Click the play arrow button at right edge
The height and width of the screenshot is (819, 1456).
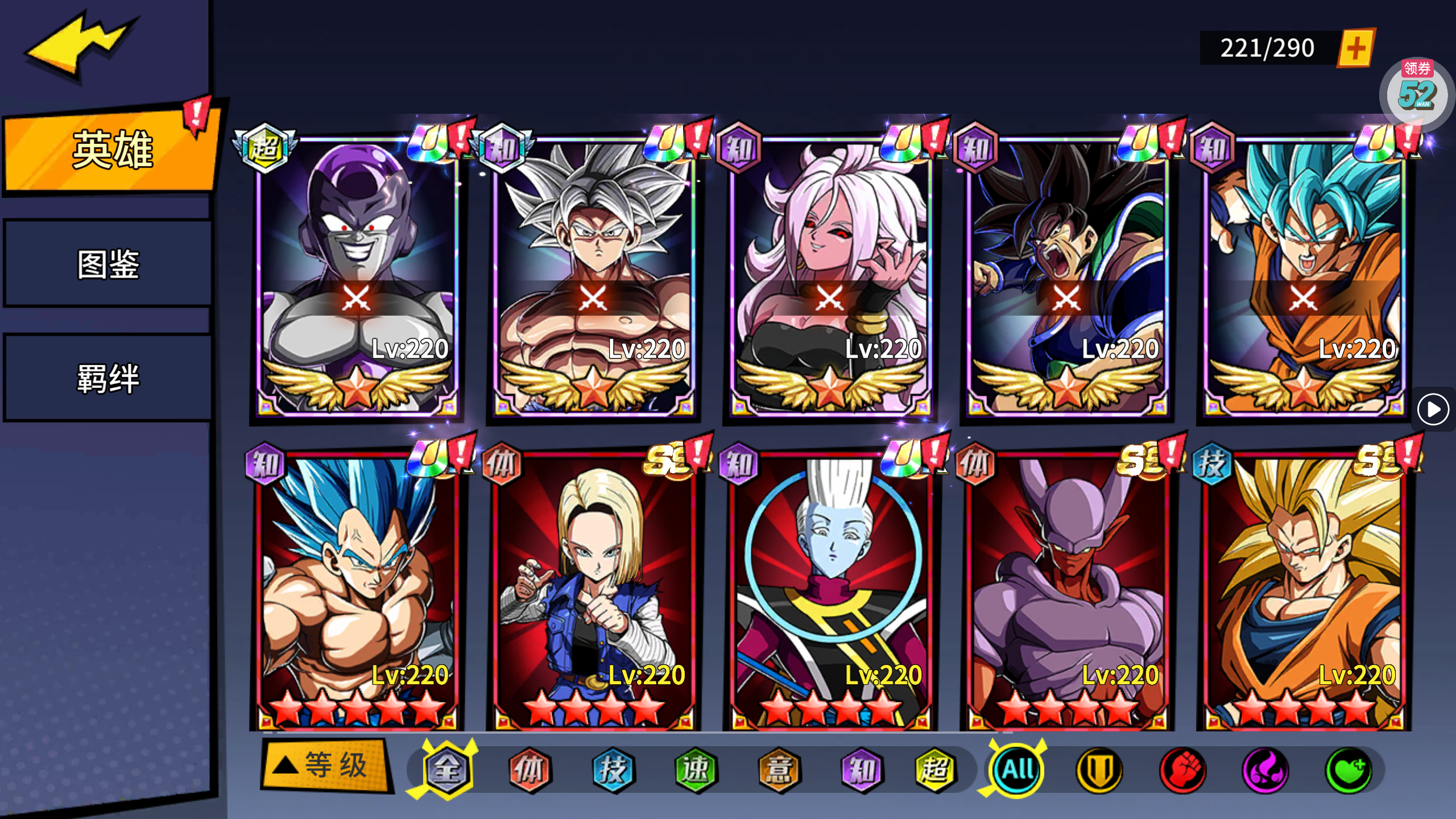1433,409
